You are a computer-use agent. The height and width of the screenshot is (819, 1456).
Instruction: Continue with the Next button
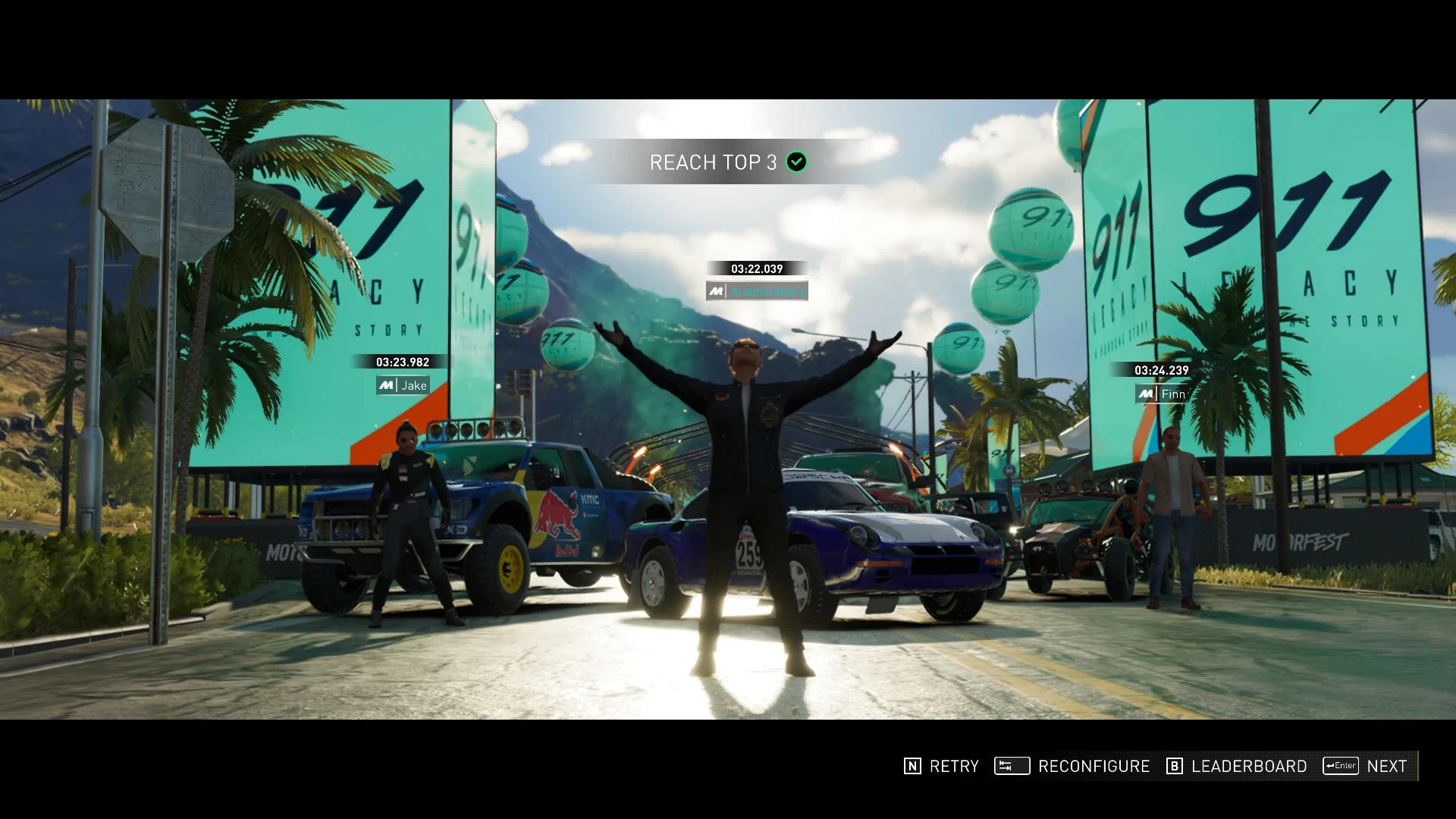(x=1366, y=766)
